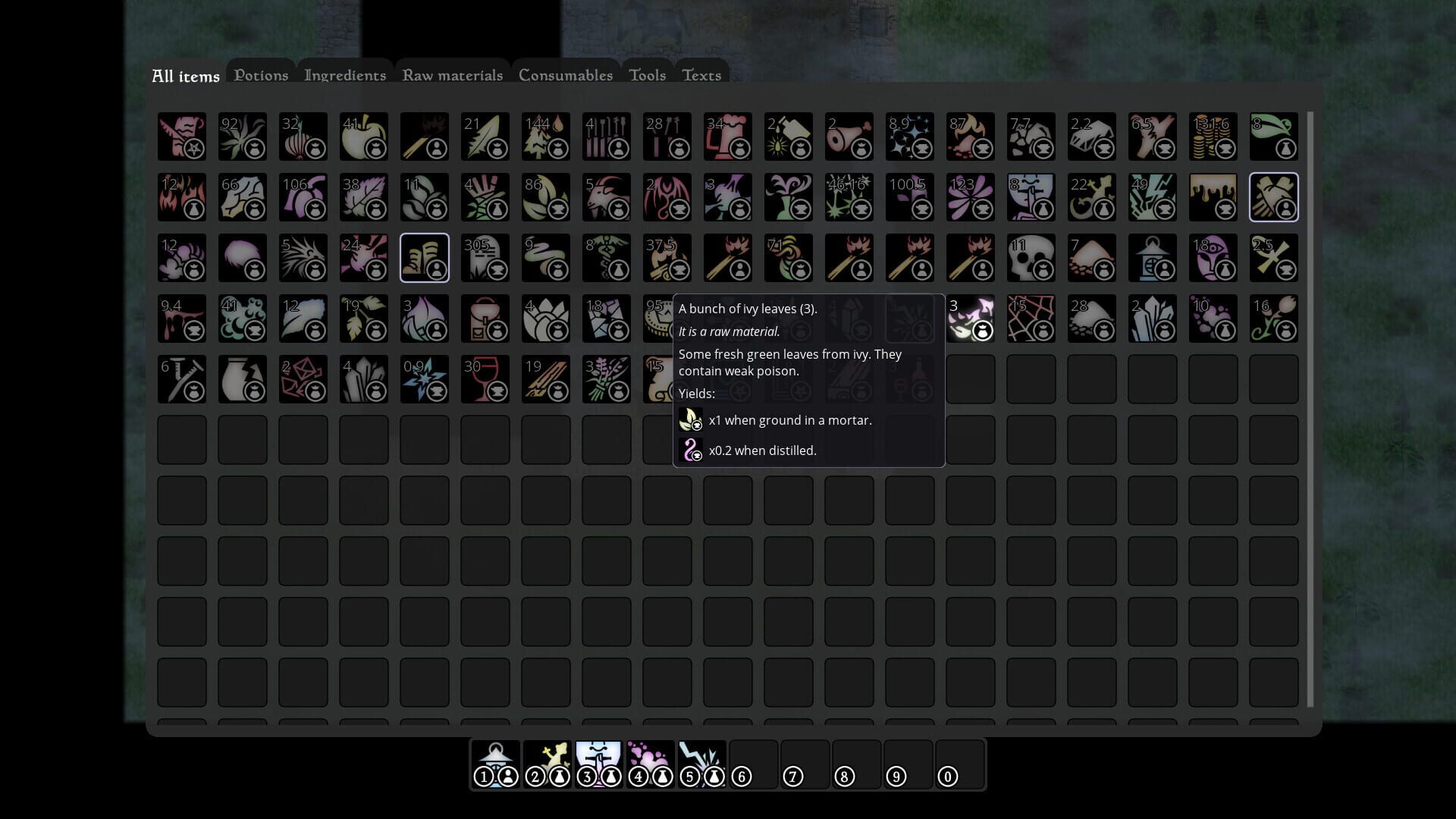Switch to the Potions tab
Image resolution: width=1456 pixels, height=819 pixels.
tap(261, 75)
